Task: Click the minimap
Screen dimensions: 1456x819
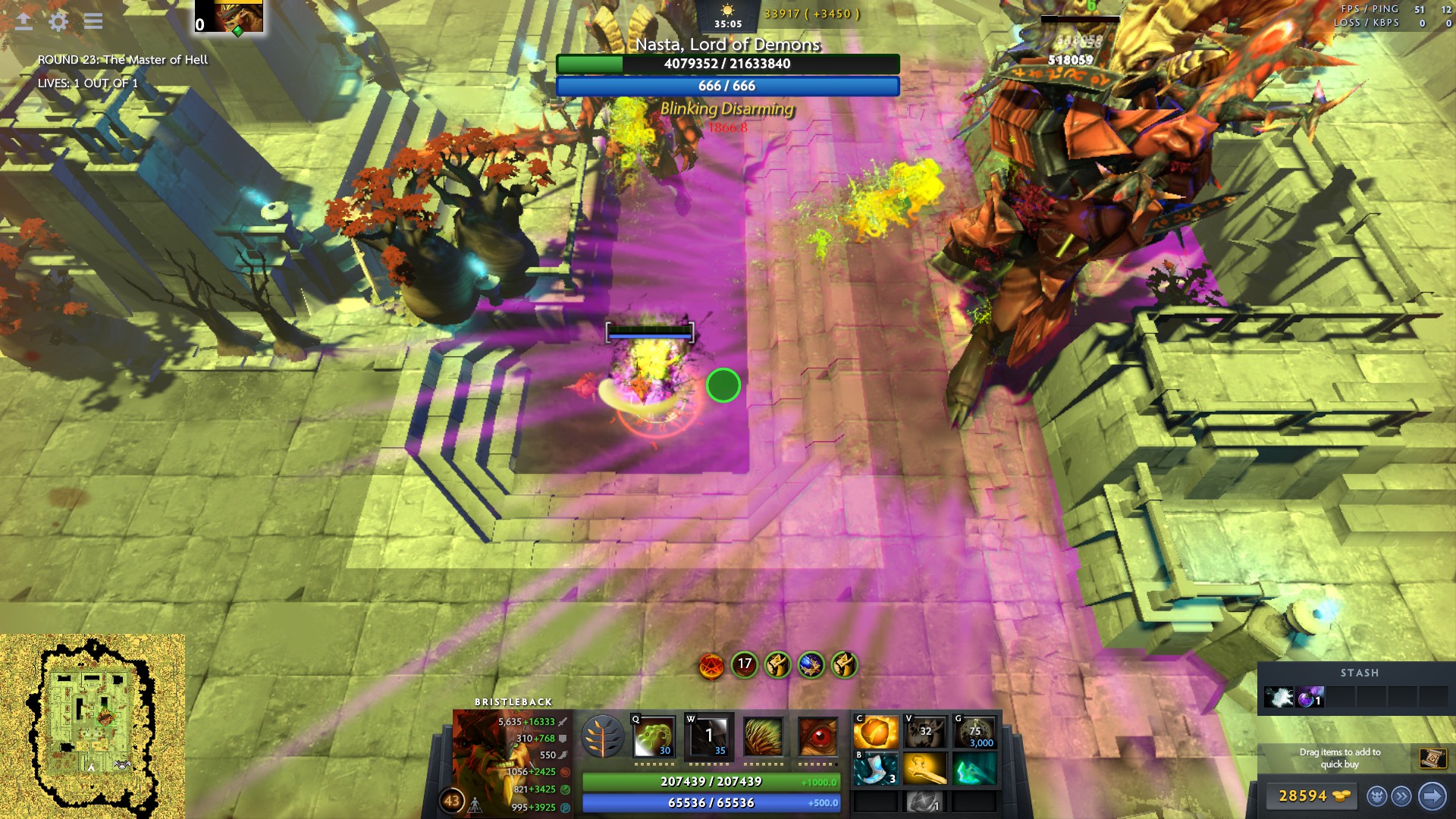Action: [x=93, y=726]
